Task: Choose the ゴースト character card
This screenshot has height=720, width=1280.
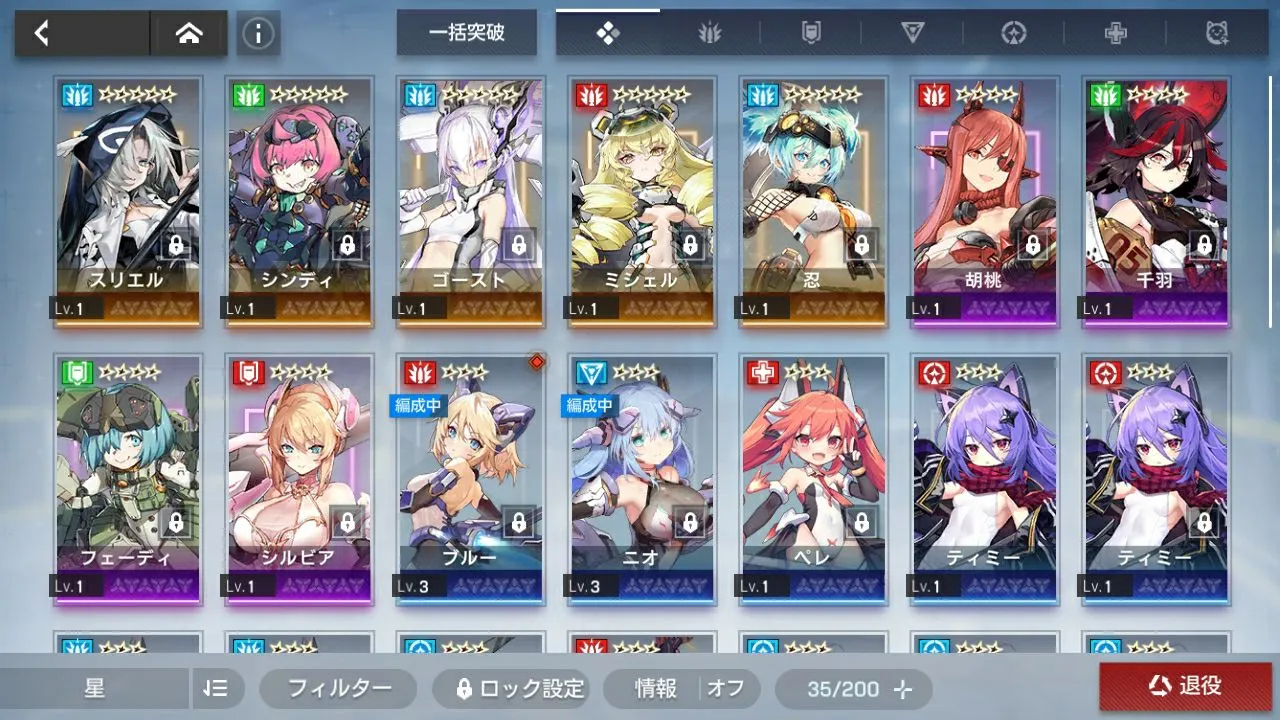Action: [471, 200]
